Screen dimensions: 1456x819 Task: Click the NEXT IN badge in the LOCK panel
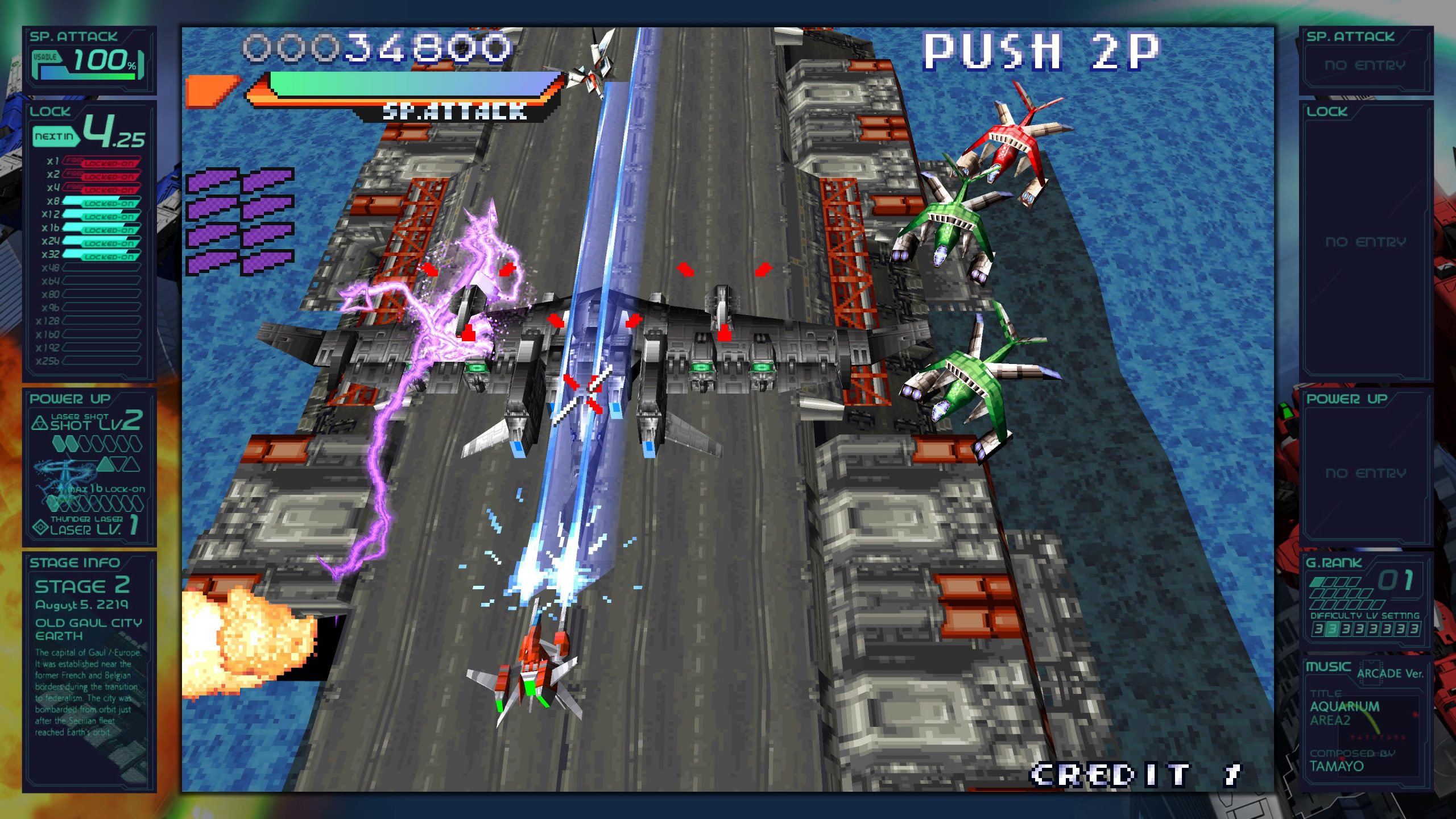pos(55,137)
